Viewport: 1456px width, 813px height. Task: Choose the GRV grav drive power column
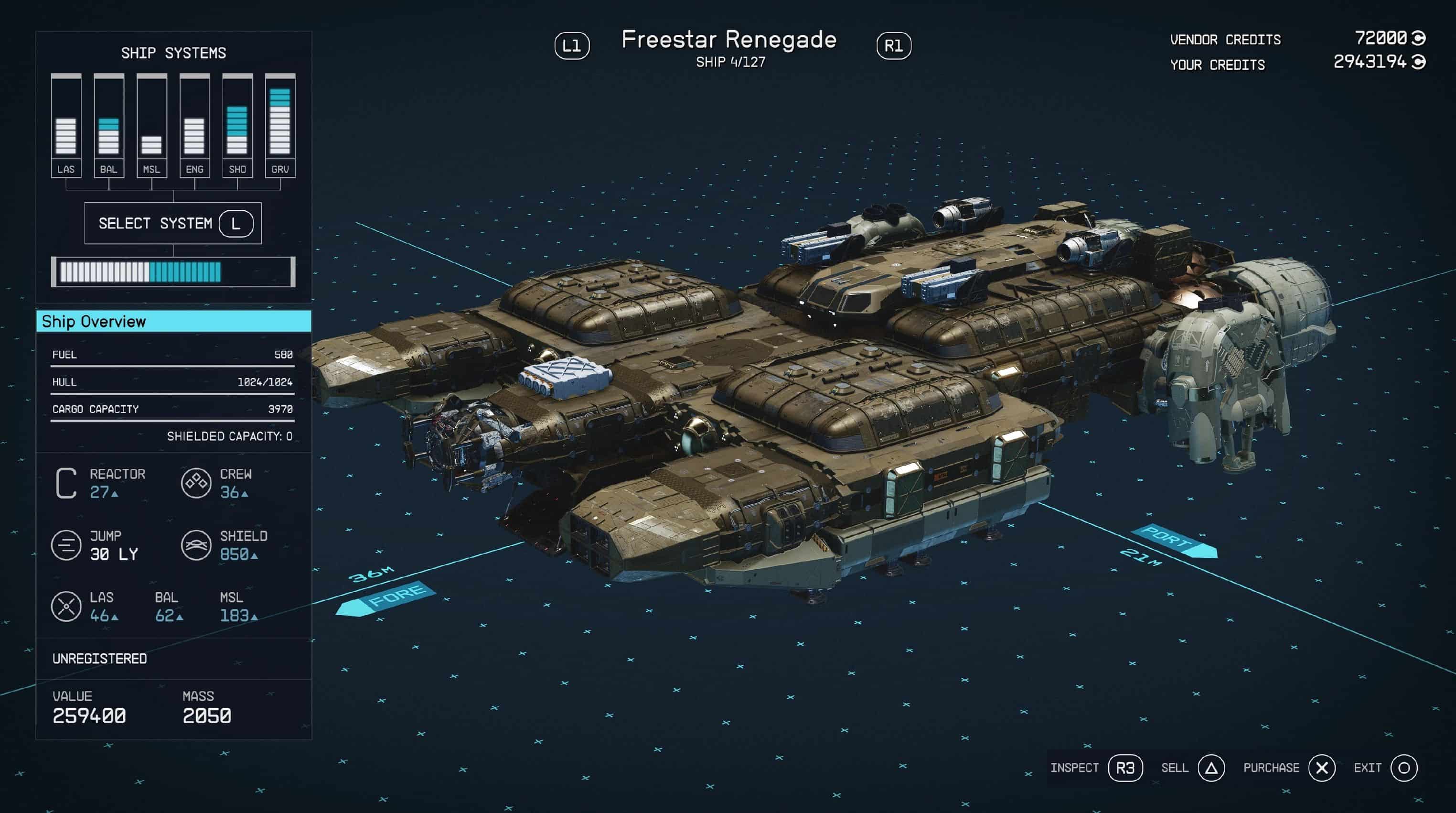[x=280, y=126]
